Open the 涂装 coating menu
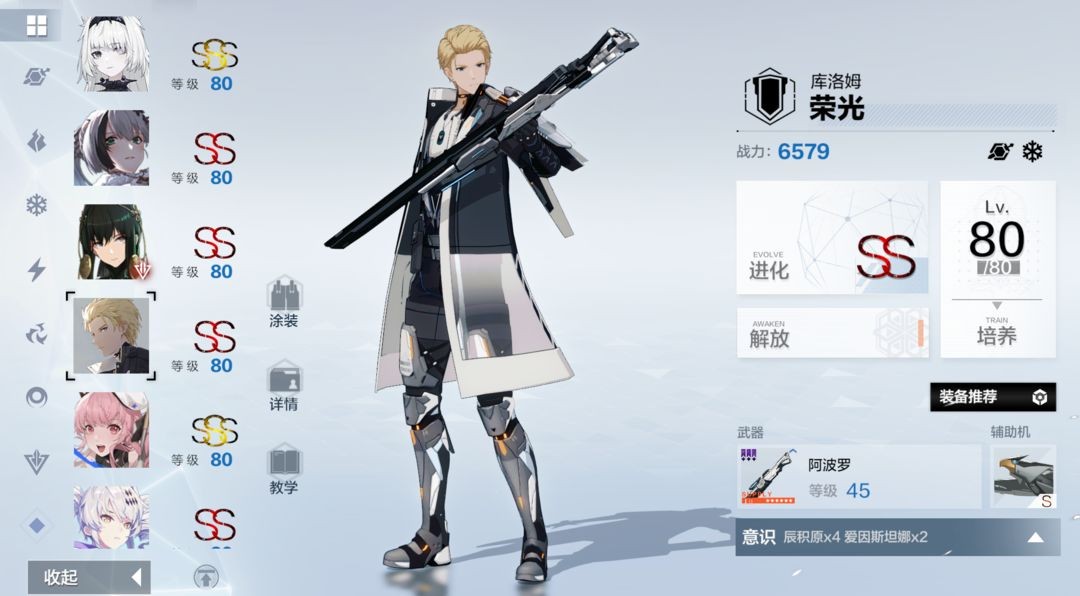 [284, 303]
